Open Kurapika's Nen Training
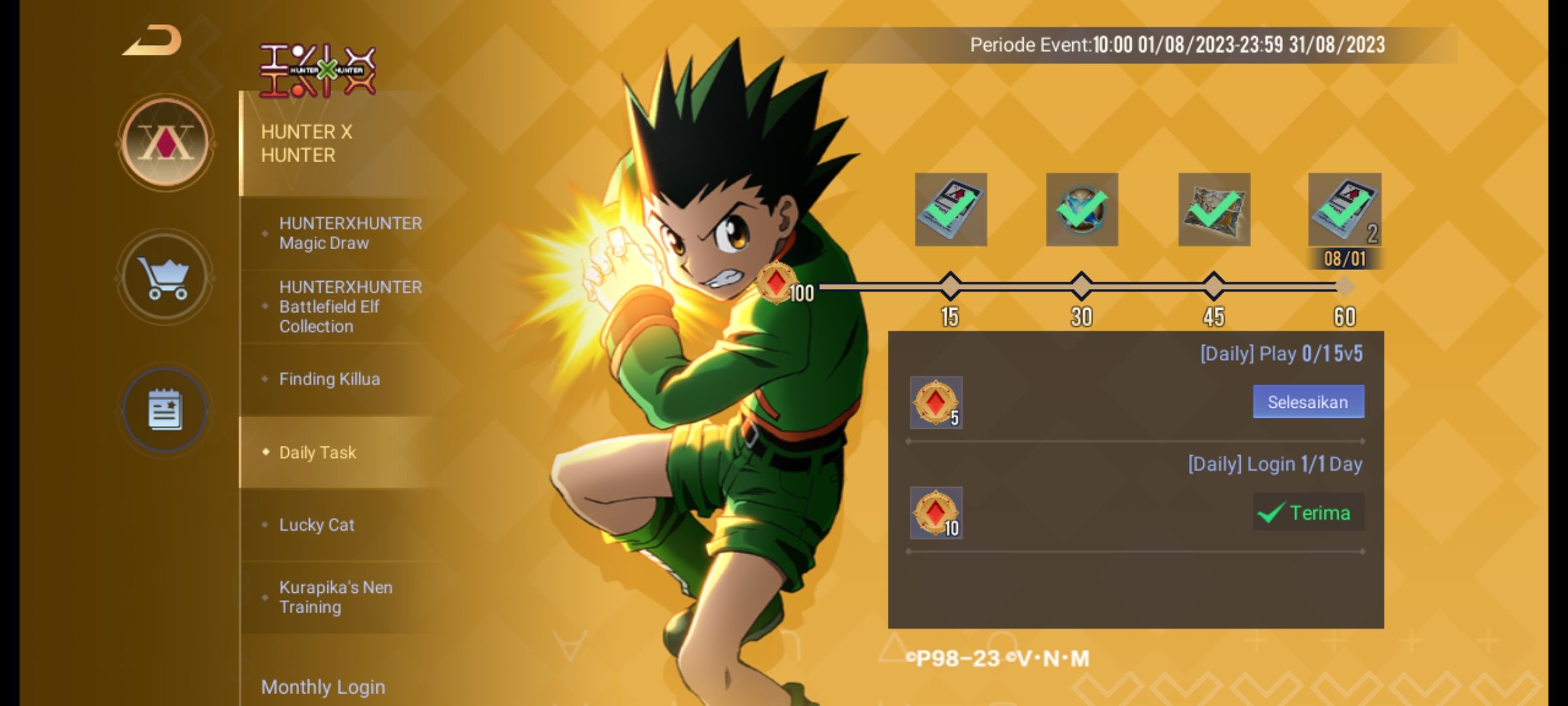This screenshot has height=706, width=1568. click(x=336, y=597)
